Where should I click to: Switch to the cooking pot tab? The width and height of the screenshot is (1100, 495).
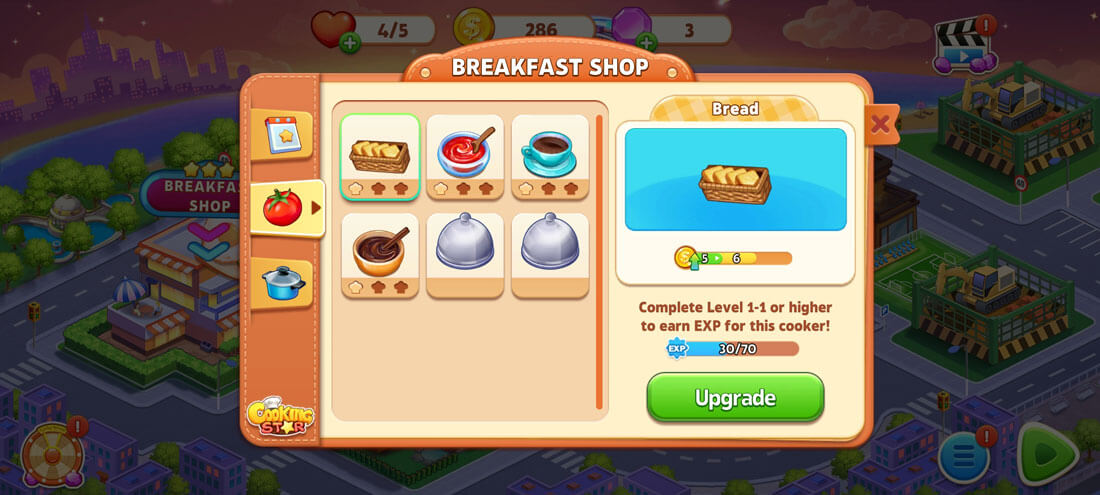tap(282, 282)
